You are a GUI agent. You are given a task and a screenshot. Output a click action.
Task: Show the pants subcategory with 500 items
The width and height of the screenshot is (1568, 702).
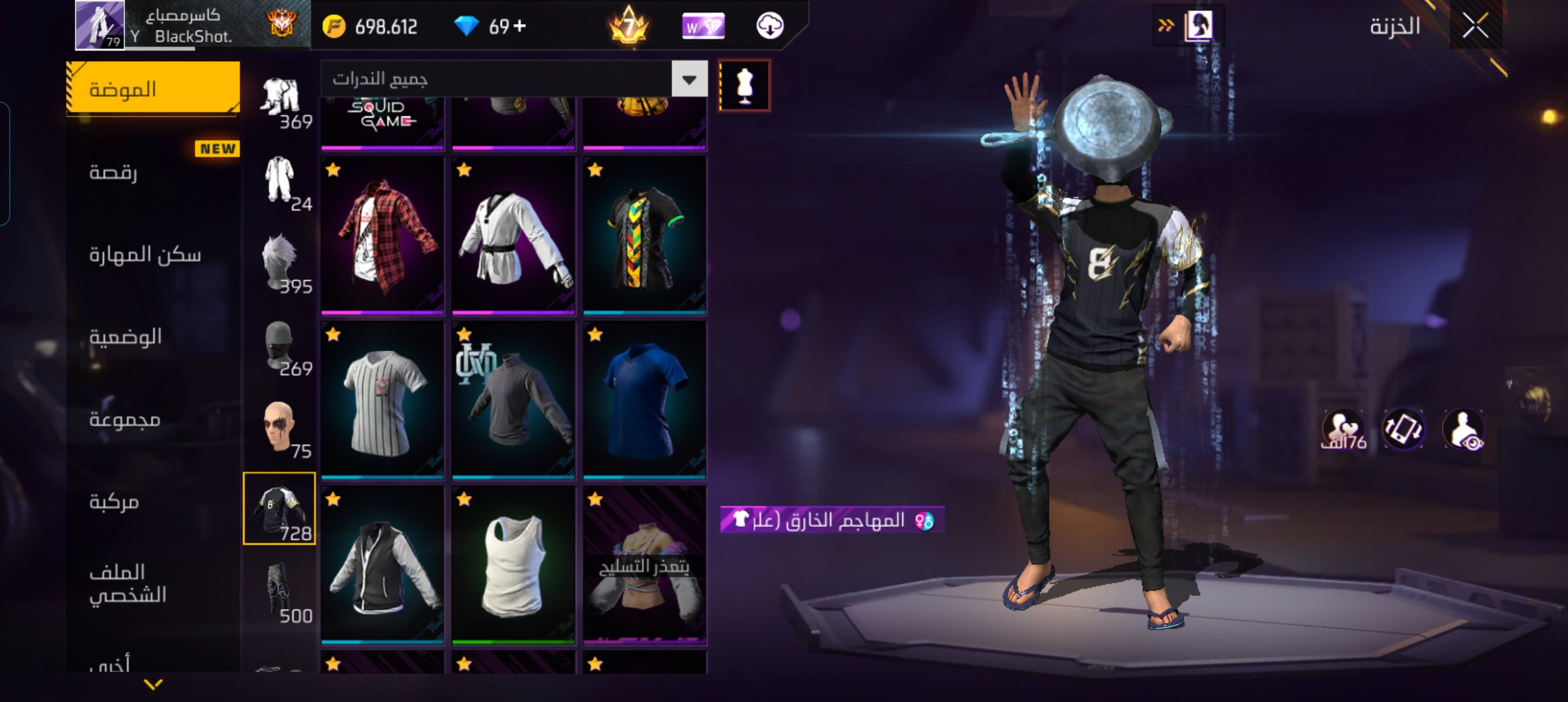[x=280, y=591]
